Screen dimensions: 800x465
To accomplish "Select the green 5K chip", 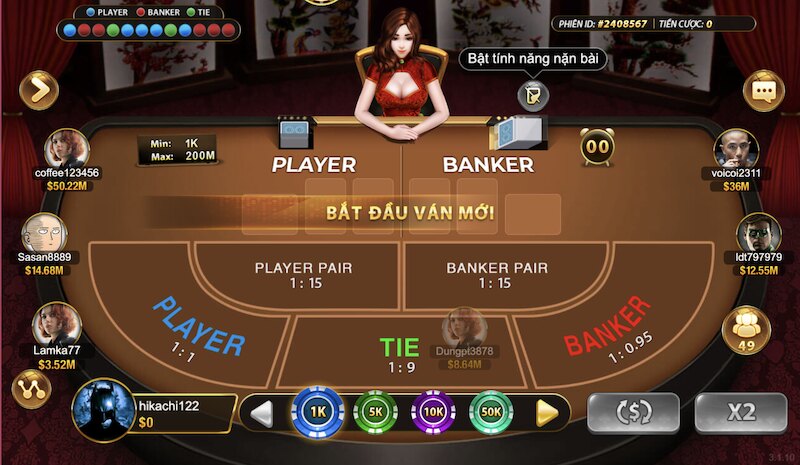I will tap(375, 411).
